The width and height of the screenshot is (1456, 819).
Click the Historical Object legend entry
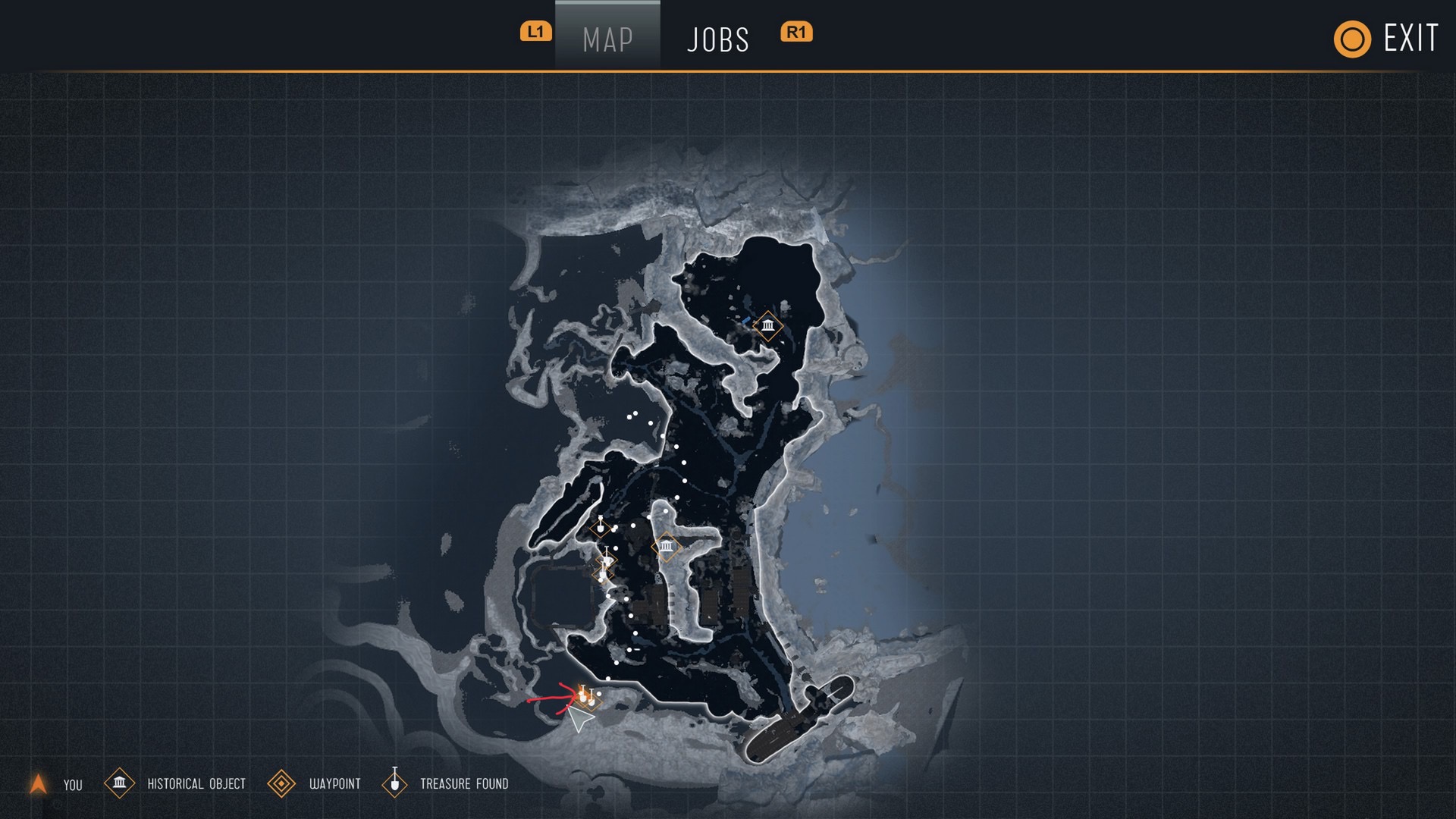[x=176, y=783]
